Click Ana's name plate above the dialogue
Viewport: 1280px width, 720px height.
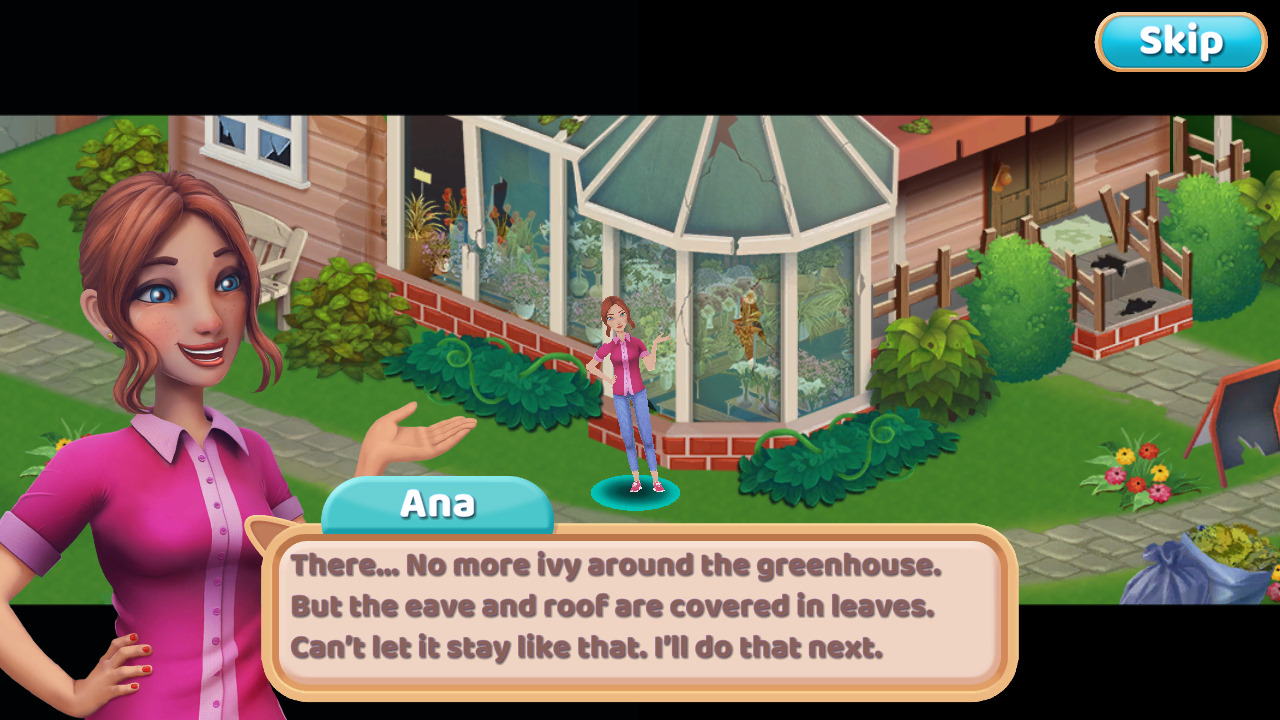[438, 503]
